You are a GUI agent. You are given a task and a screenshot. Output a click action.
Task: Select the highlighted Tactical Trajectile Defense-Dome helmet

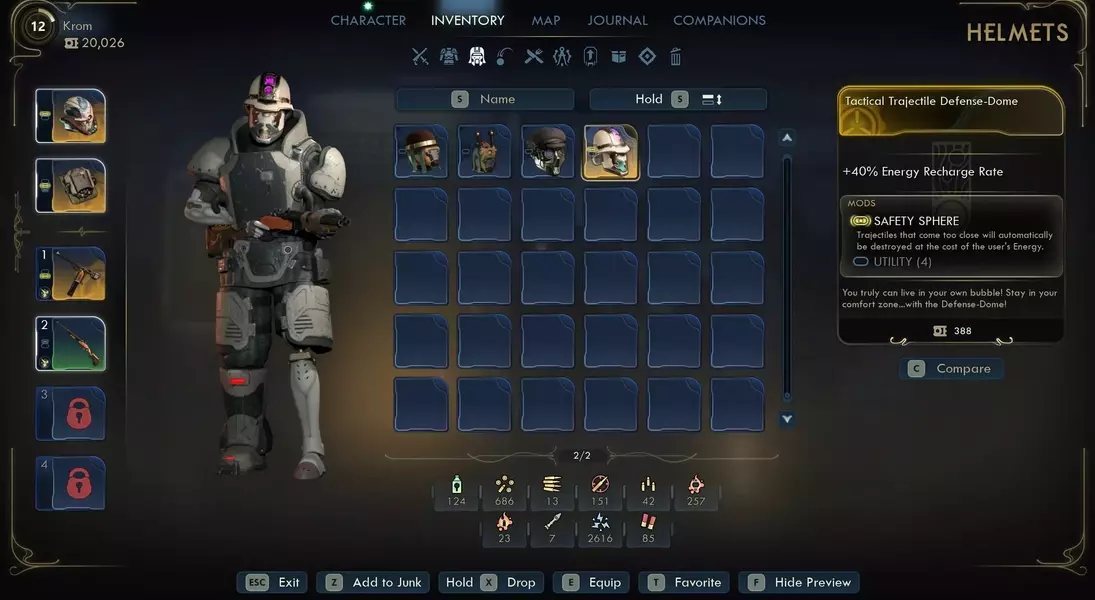[x=610, y=152]
